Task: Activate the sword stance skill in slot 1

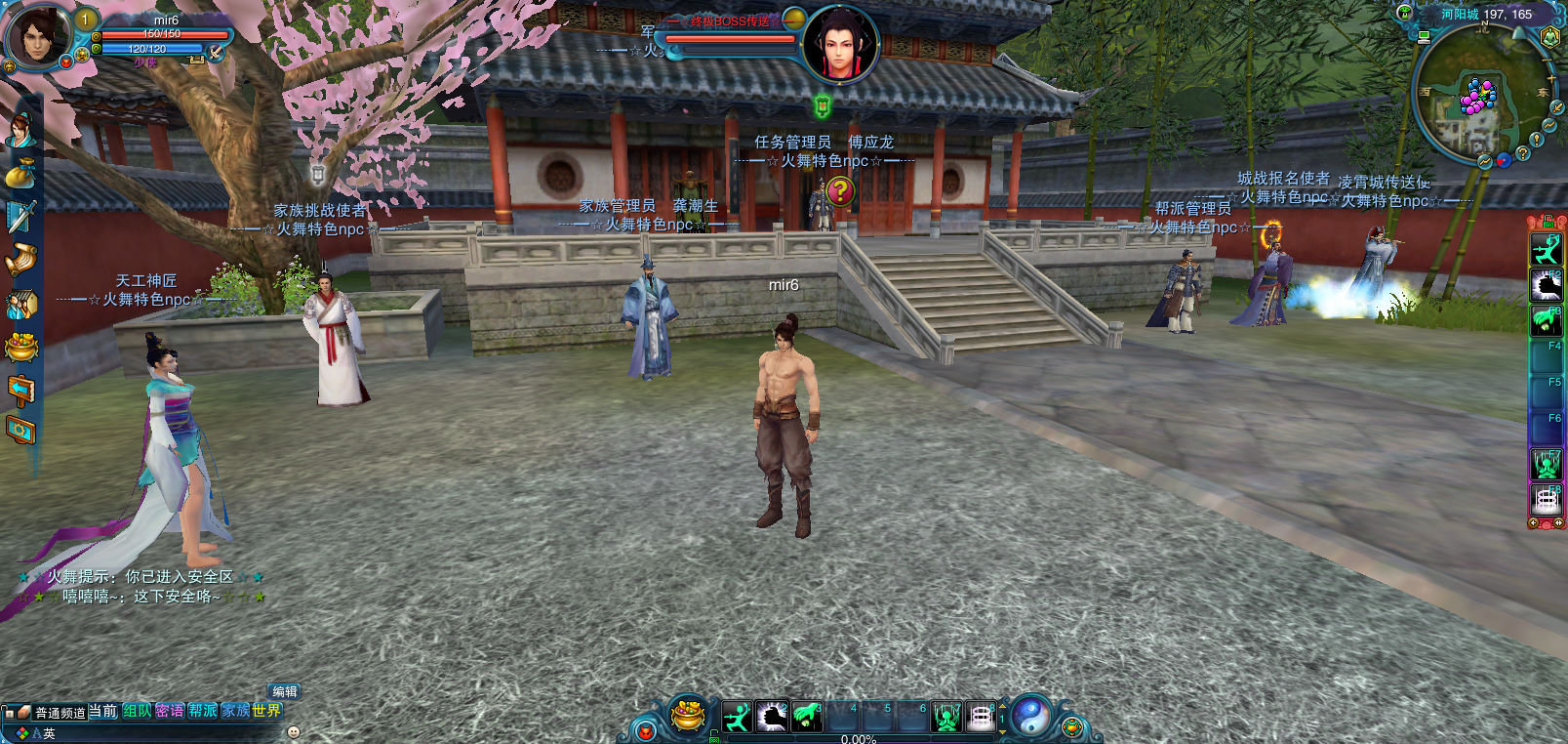Action: [x=738, y=718]
